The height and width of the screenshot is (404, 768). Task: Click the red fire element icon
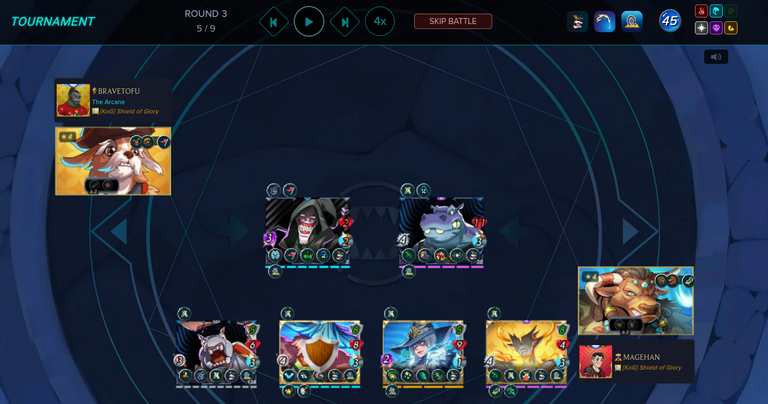click(702, 12)
